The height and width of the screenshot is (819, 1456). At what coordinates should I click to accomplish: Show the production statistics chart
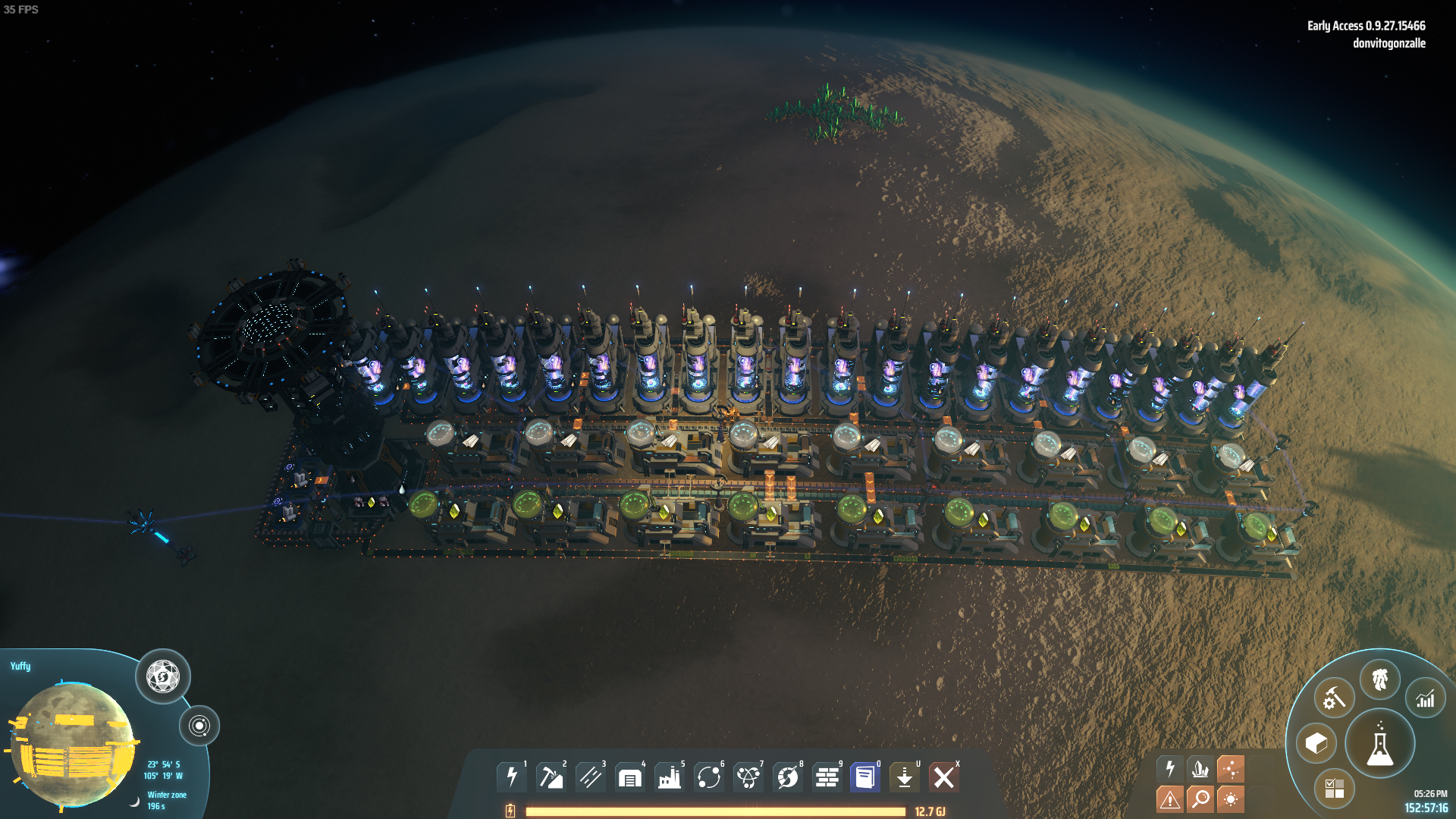(1426, 698)
